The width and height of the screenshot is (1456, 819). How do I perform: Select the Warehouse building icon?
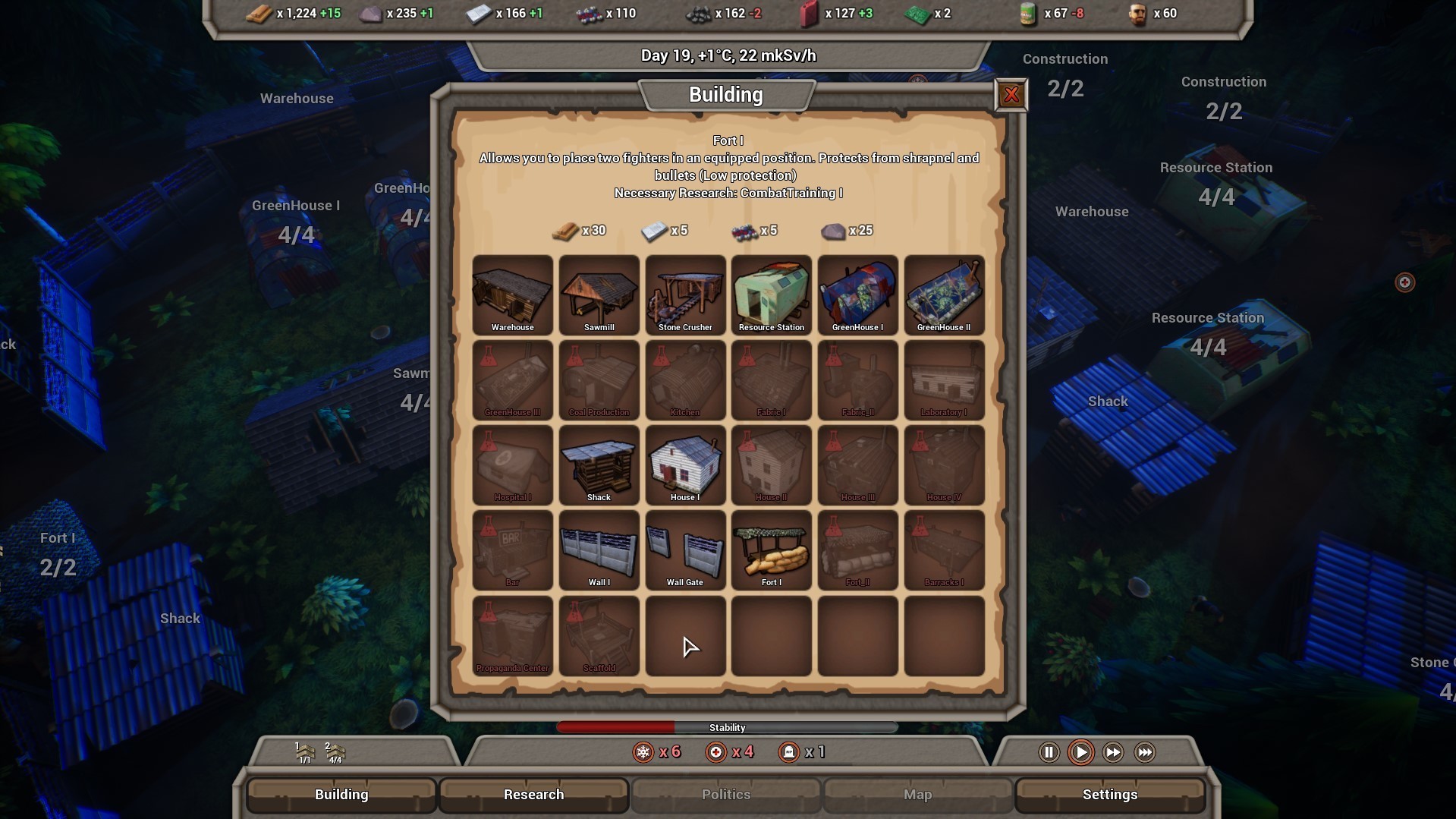tap(512, 295)
